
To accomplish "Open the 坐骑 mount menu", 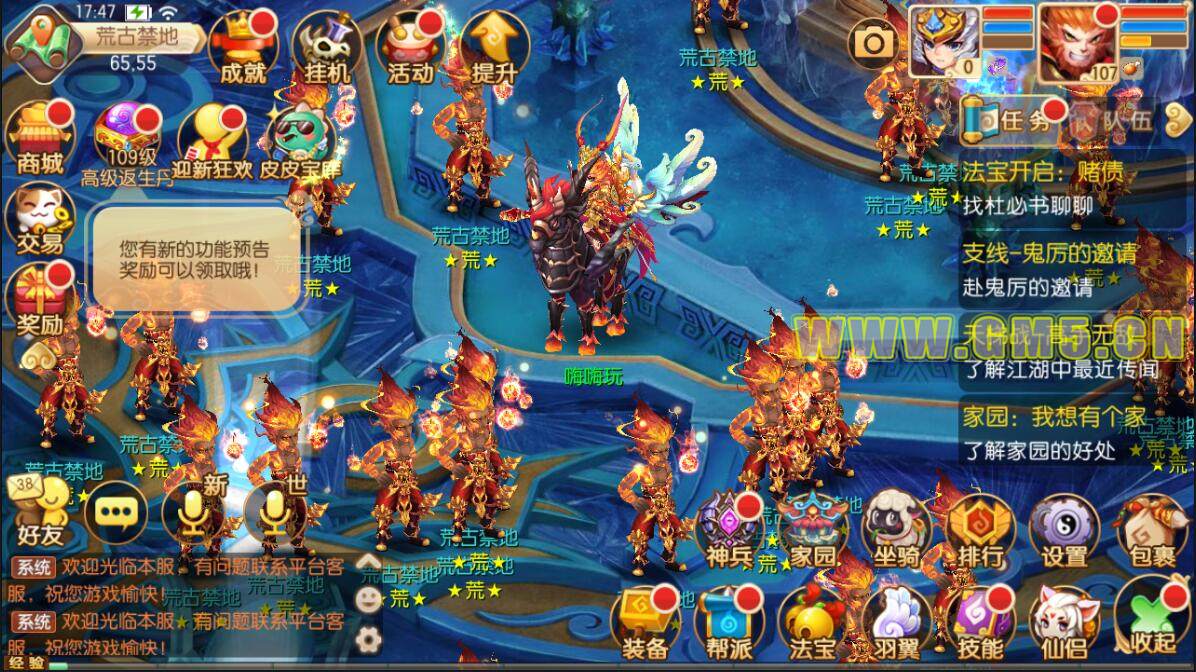I will 895,530.
